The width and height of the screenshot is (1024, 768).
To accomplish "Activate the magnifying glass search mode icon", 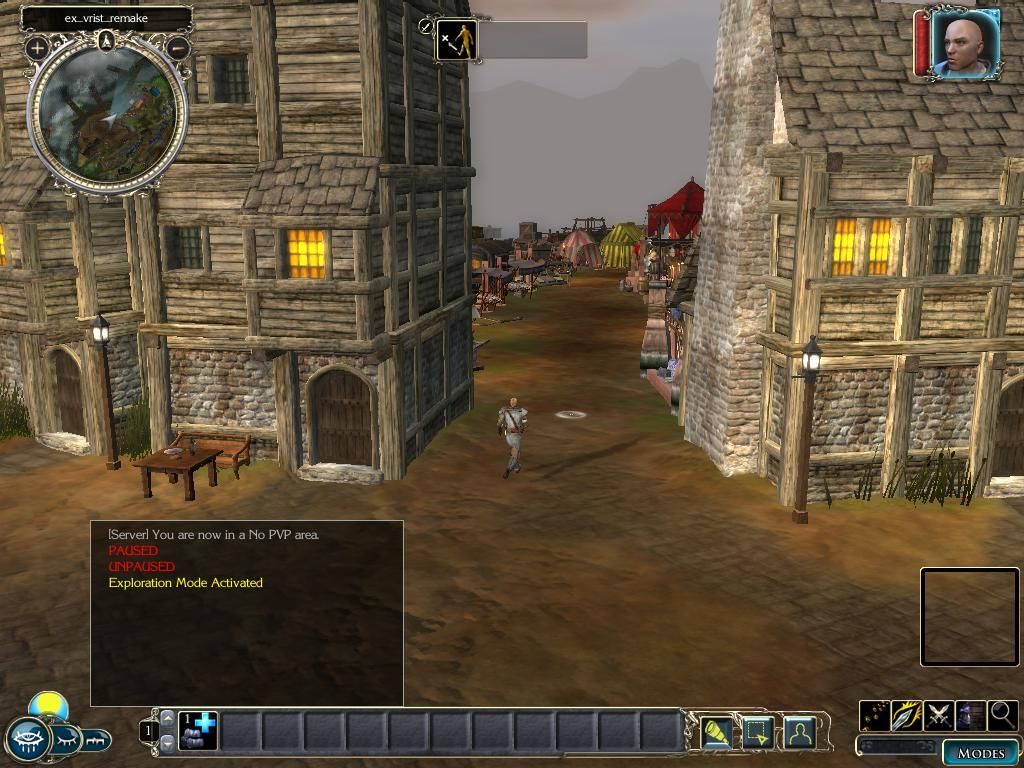I will point(1002,716).
